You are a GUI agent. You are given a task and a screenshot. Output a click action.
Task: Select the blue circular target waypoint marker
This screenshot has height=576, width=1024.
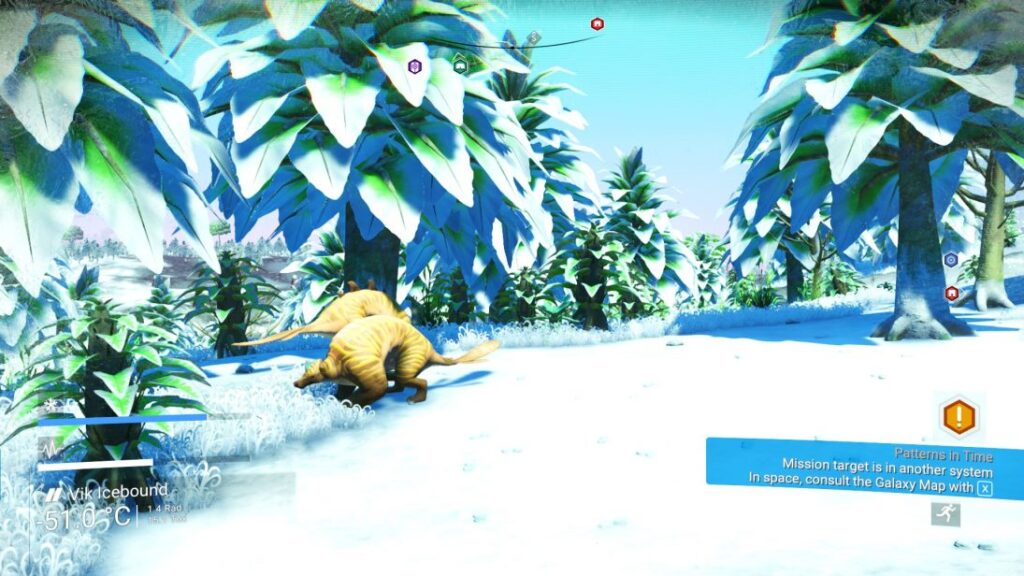[951, 260]
